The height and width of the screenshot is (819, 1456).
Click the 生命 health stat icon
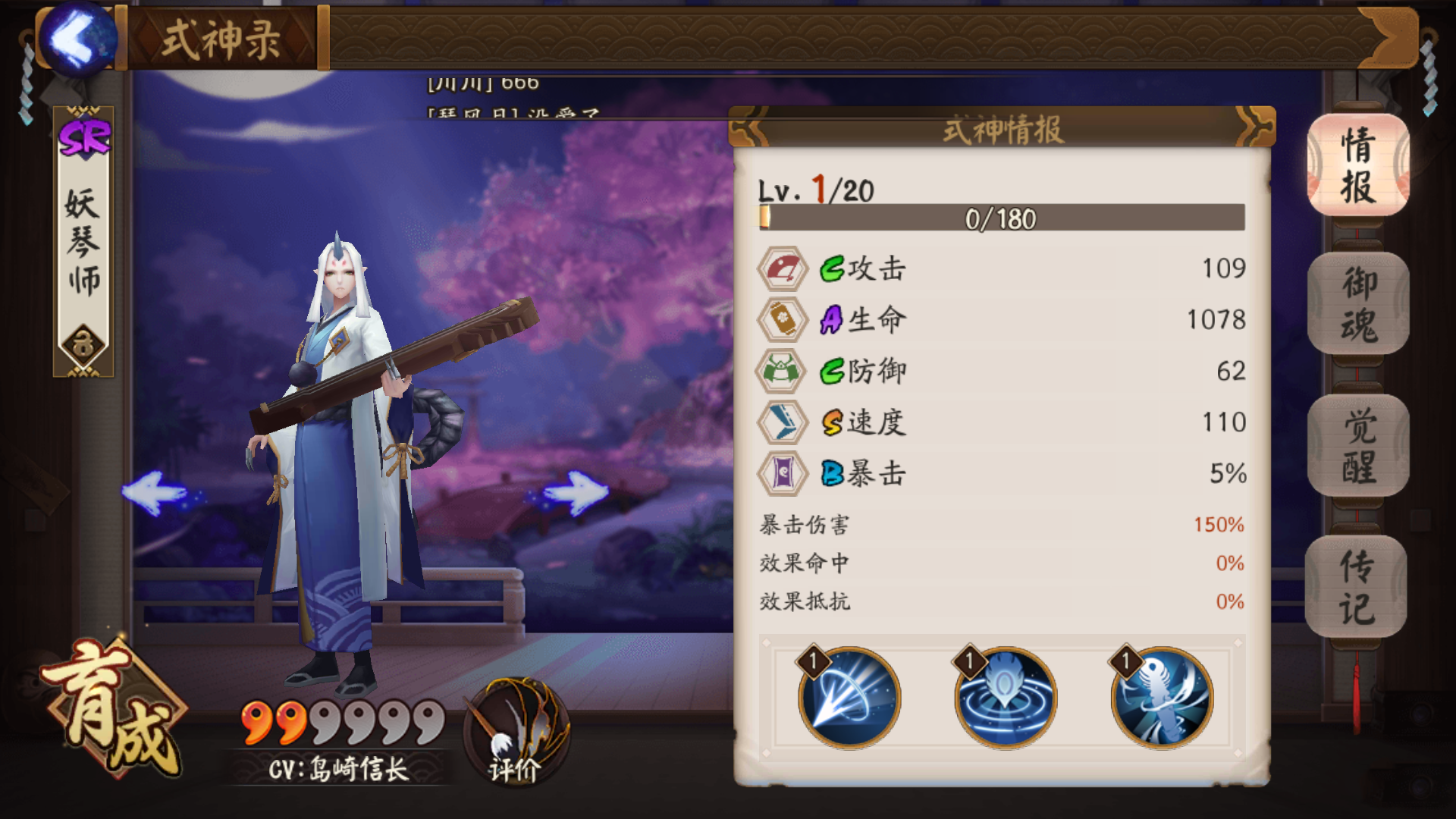[783, 320]
